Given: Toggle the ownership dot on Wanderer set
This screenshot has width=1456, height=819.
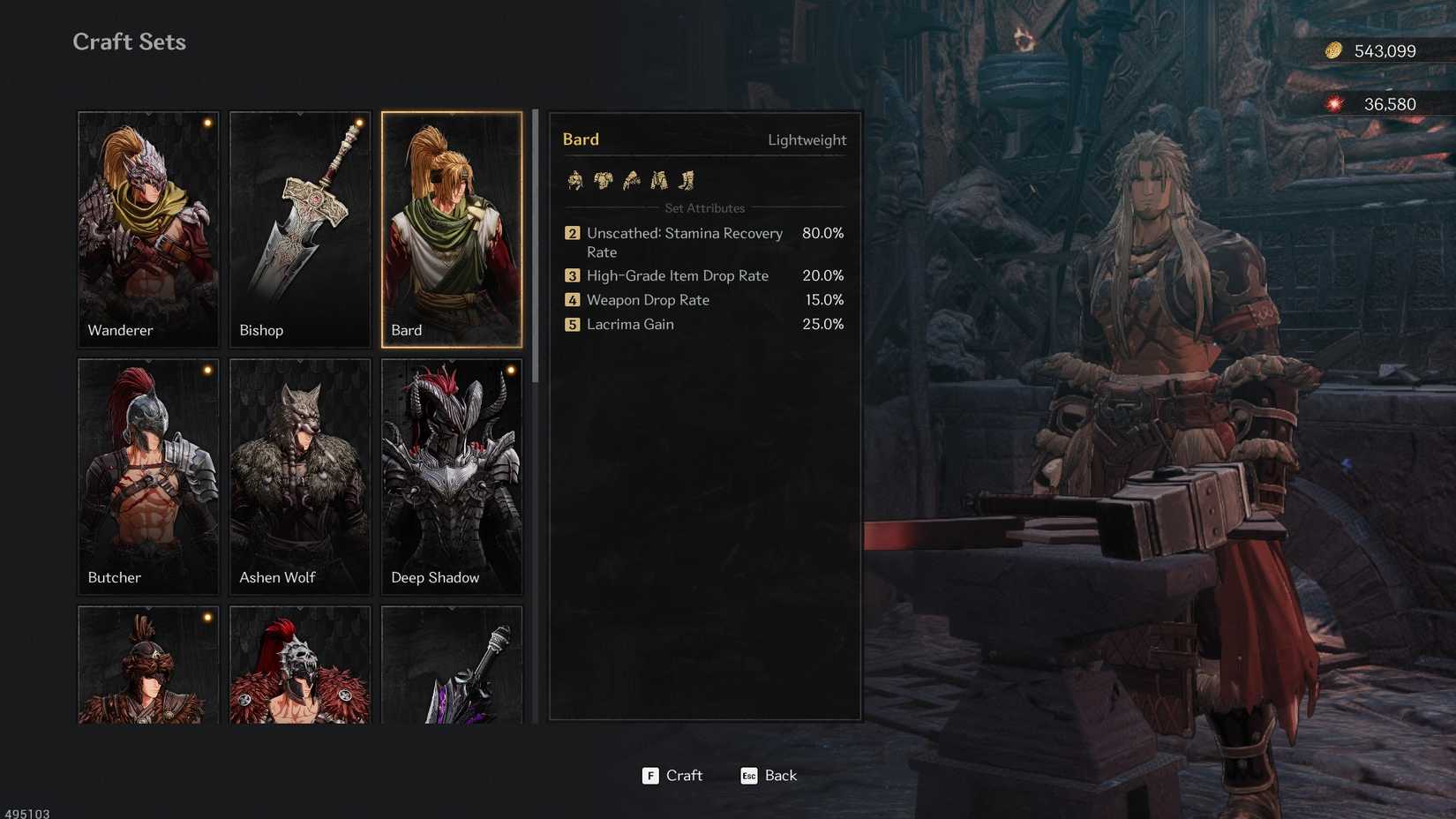Looking at the screenshot, I should click(x=206, y=124).
